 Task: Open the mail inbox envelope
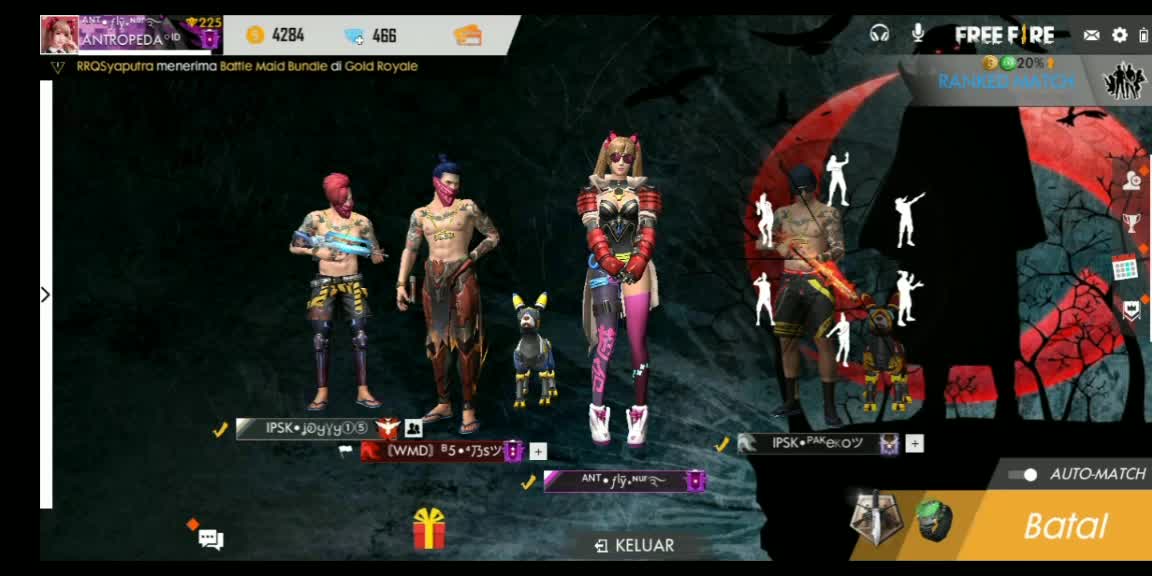(x=1092, y=35)
